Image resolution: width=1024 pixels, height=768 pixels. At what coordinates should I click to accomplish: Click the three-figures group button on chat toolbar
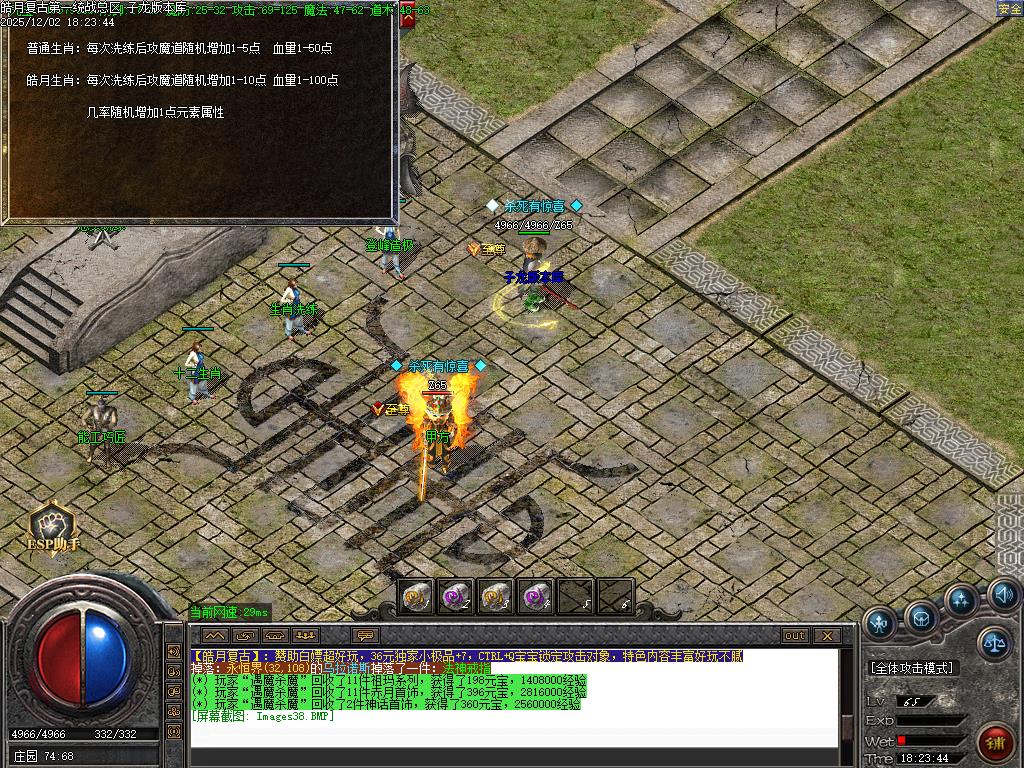coord(305,636)
